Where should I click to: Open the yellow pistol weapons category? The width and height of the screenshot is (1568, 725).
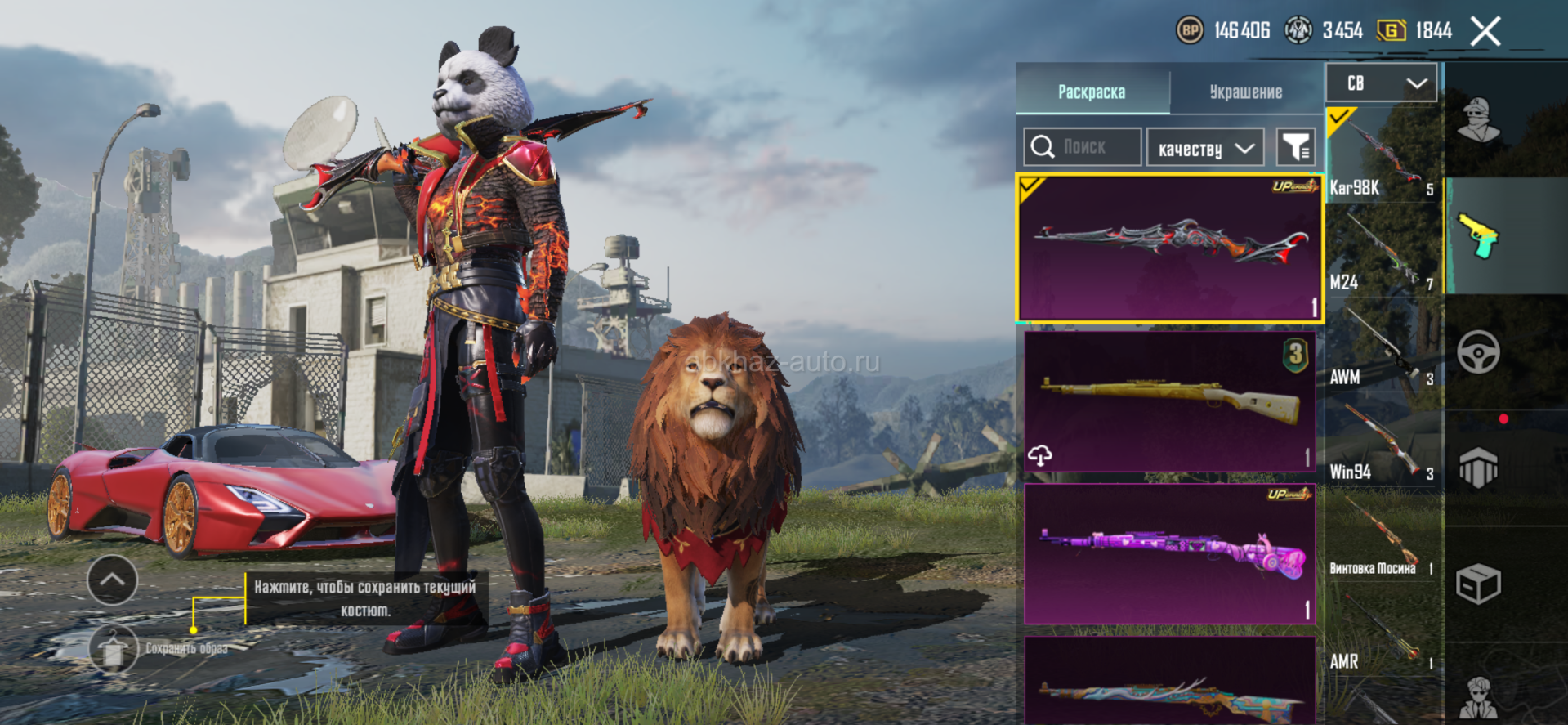pos(1478,236)
